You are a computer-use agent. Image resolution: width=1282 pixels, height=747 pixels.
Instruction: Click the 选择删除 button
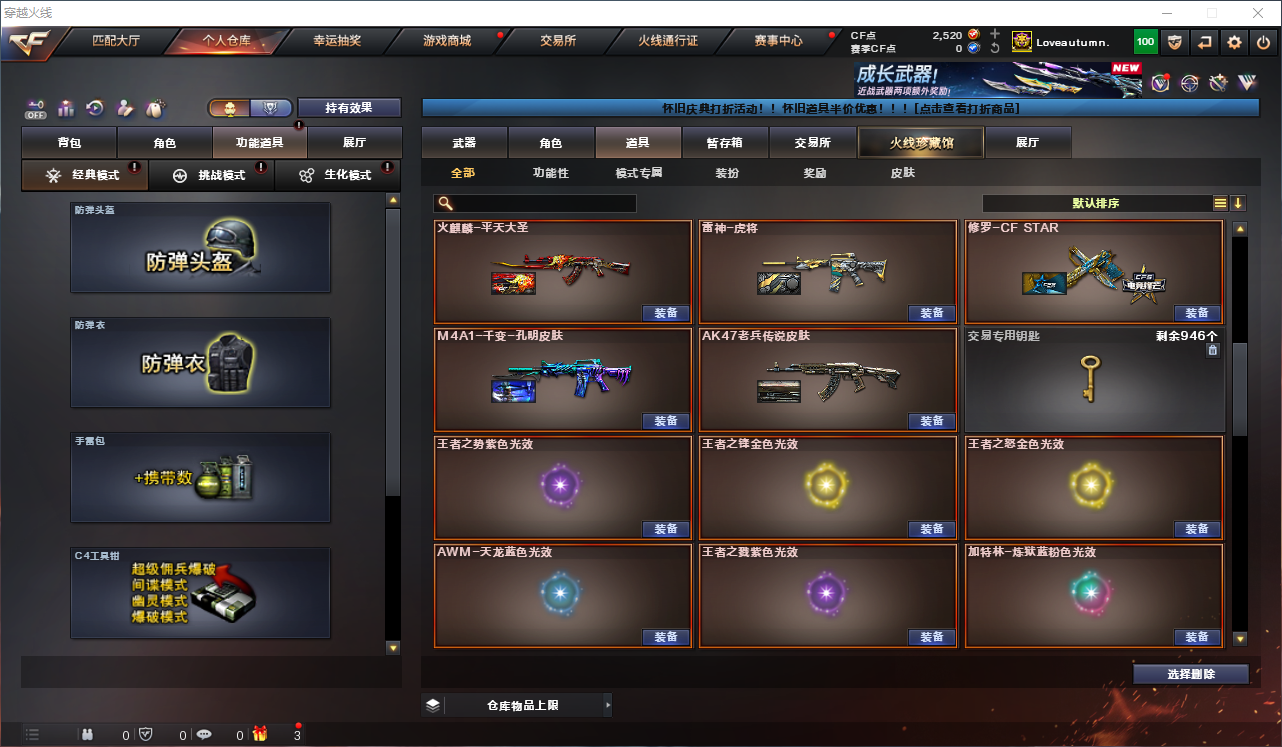click(x=1191, y=674)
